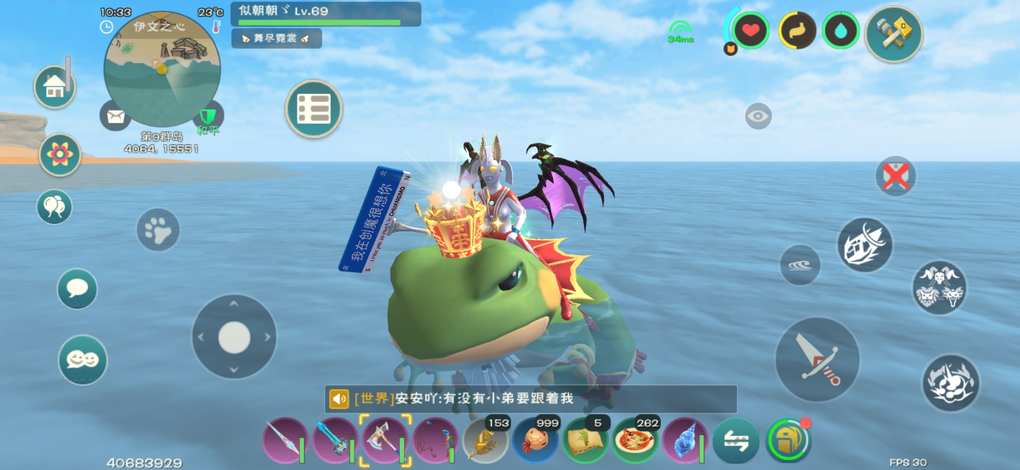Open the pet paw print menu
Screen dimensions: 1020x470
pos(158,230)
